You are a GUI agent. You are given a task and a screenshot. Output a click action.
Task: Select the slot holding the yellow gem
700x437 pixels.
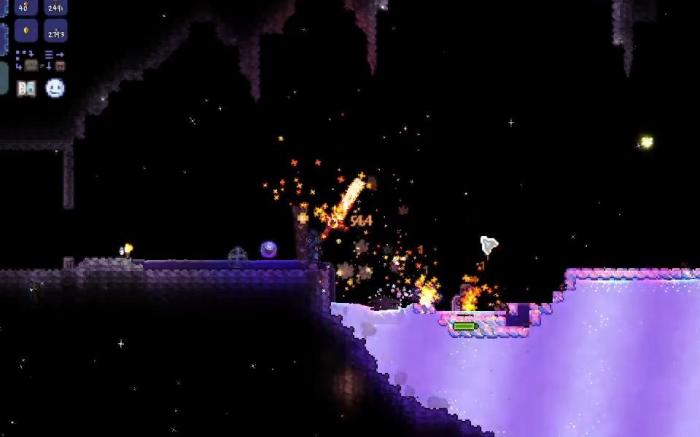tap(27, 30)
